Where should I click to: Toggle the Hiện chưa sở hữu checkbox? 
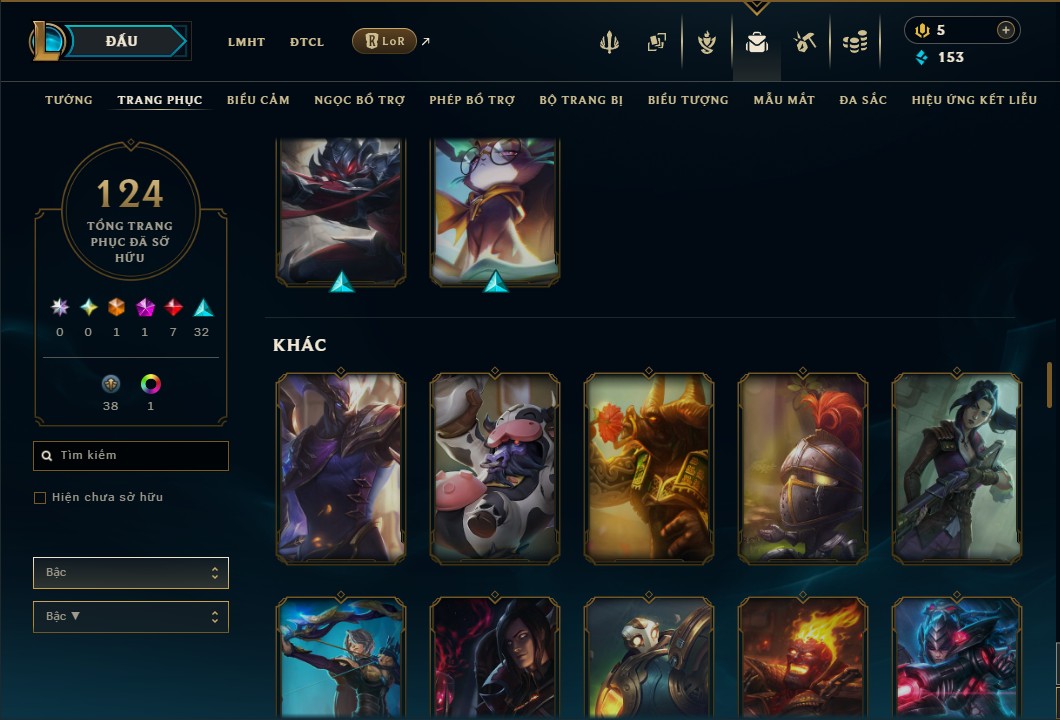(x=40, y=498)
